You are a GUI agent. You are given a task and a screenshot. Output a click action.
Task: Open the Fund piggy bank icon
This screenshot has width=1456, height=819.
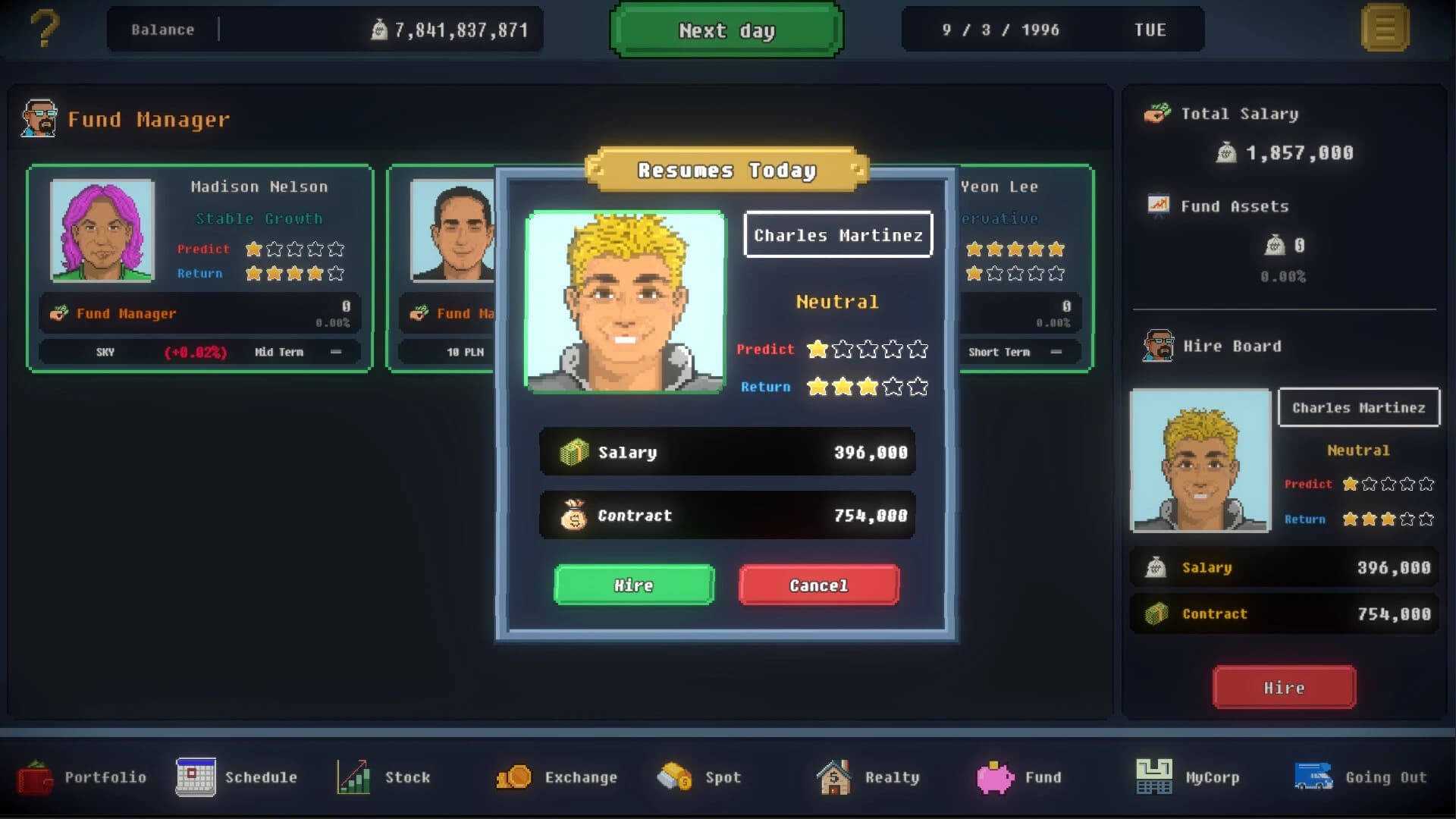[995, 777]
